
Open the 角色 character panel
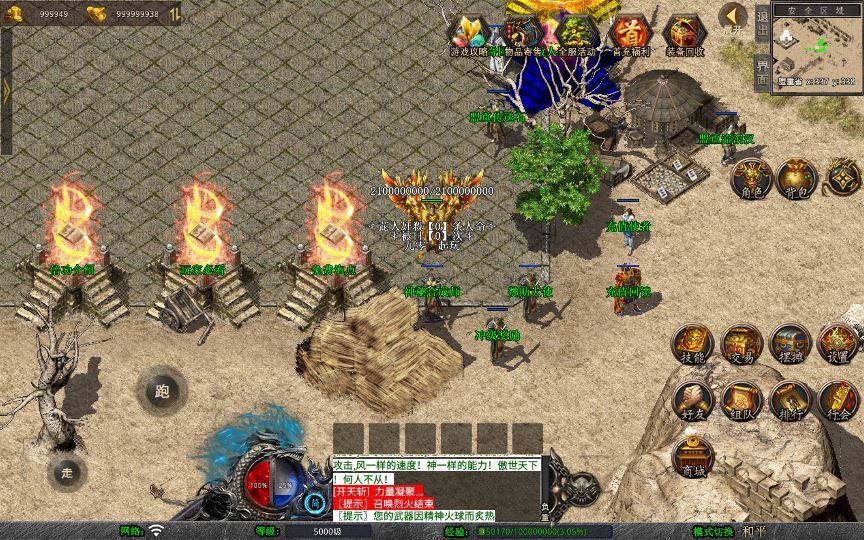(x=751, y=177)
